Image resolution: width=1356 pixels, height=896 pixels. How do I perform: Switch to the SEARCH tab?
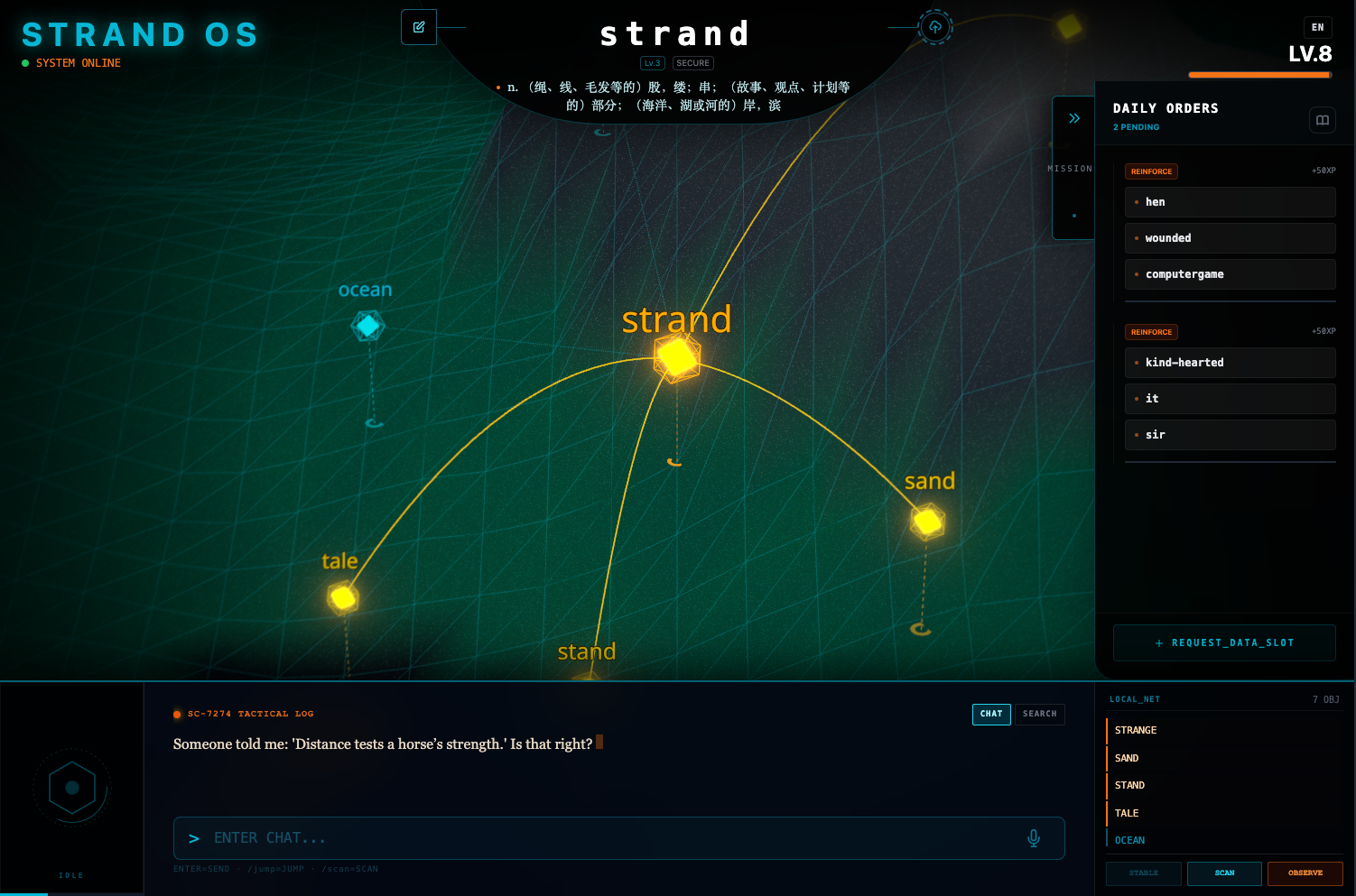[x=1039, y=714]
